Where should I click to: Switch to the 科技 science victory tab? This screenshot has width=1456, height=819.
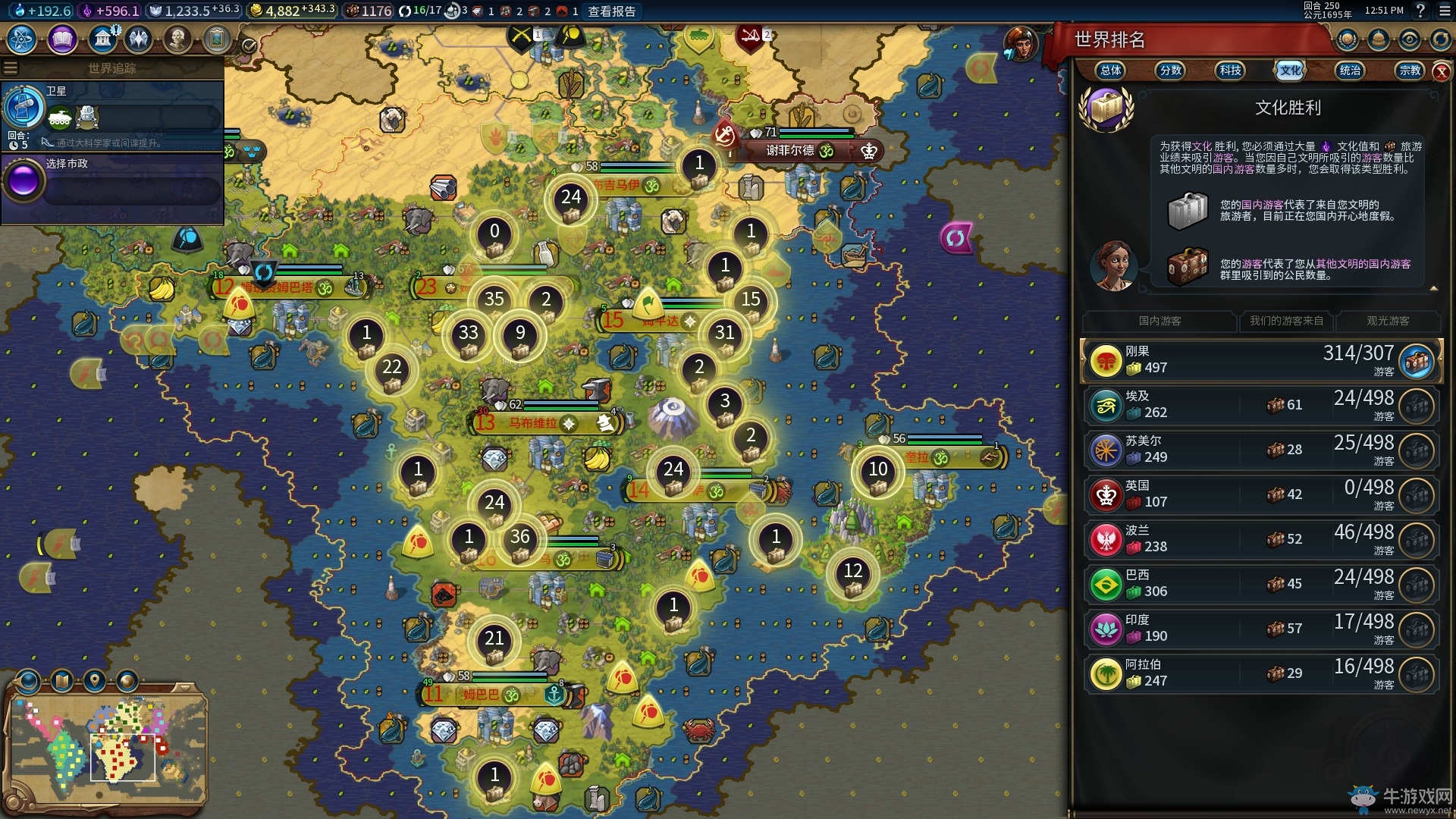[x=1230, y=71]
